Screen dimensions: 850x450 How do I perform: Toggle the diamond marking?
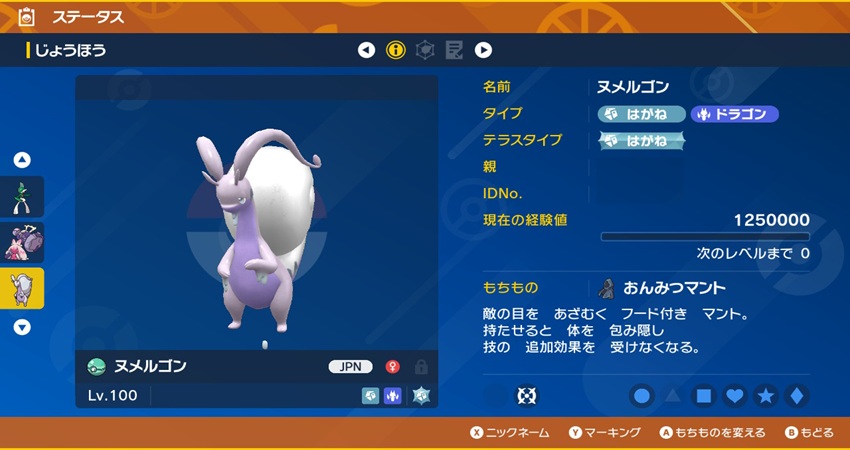coord(797,396)
